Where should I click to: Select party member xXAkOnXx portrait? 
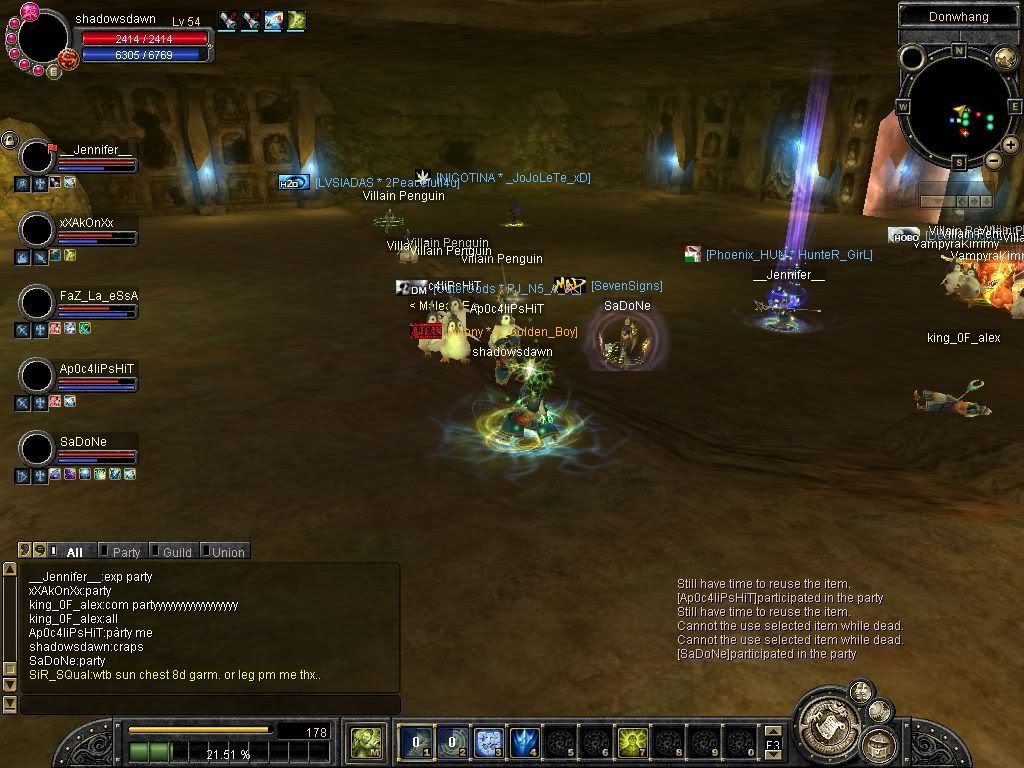[x=37, y=230]
